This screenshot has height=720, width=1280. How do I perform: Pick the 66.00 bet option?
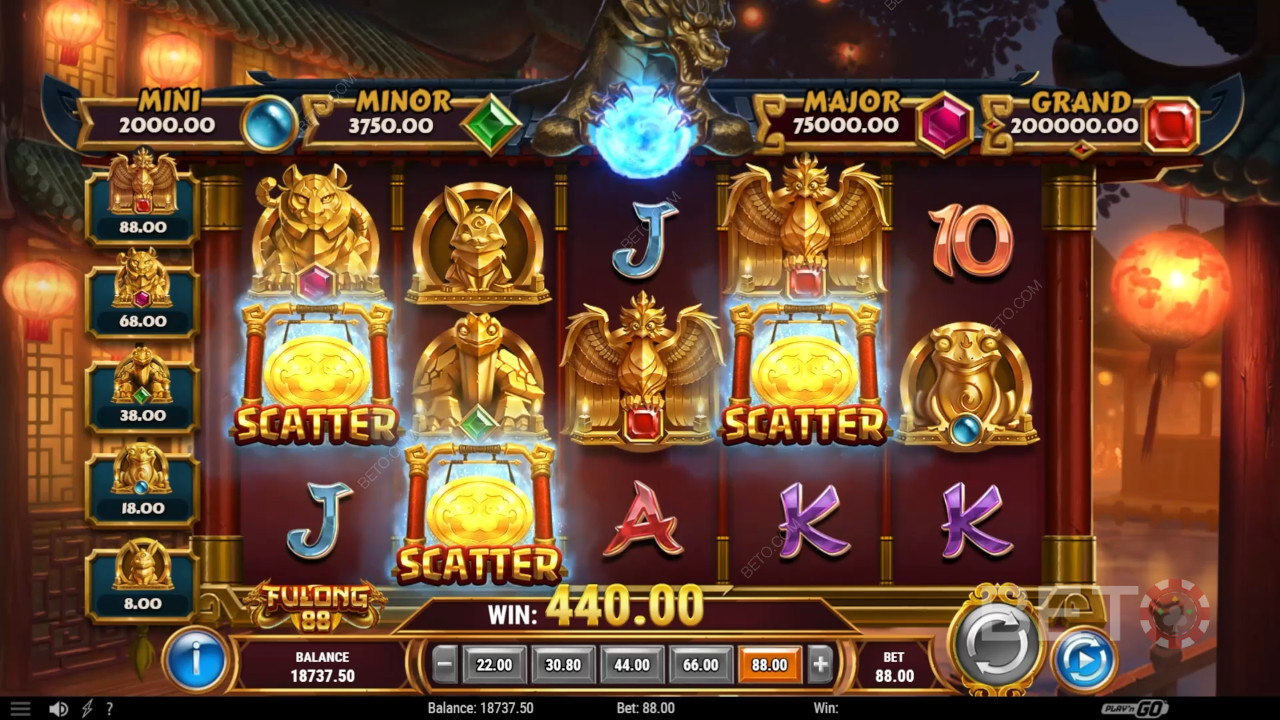pos(701,664)
